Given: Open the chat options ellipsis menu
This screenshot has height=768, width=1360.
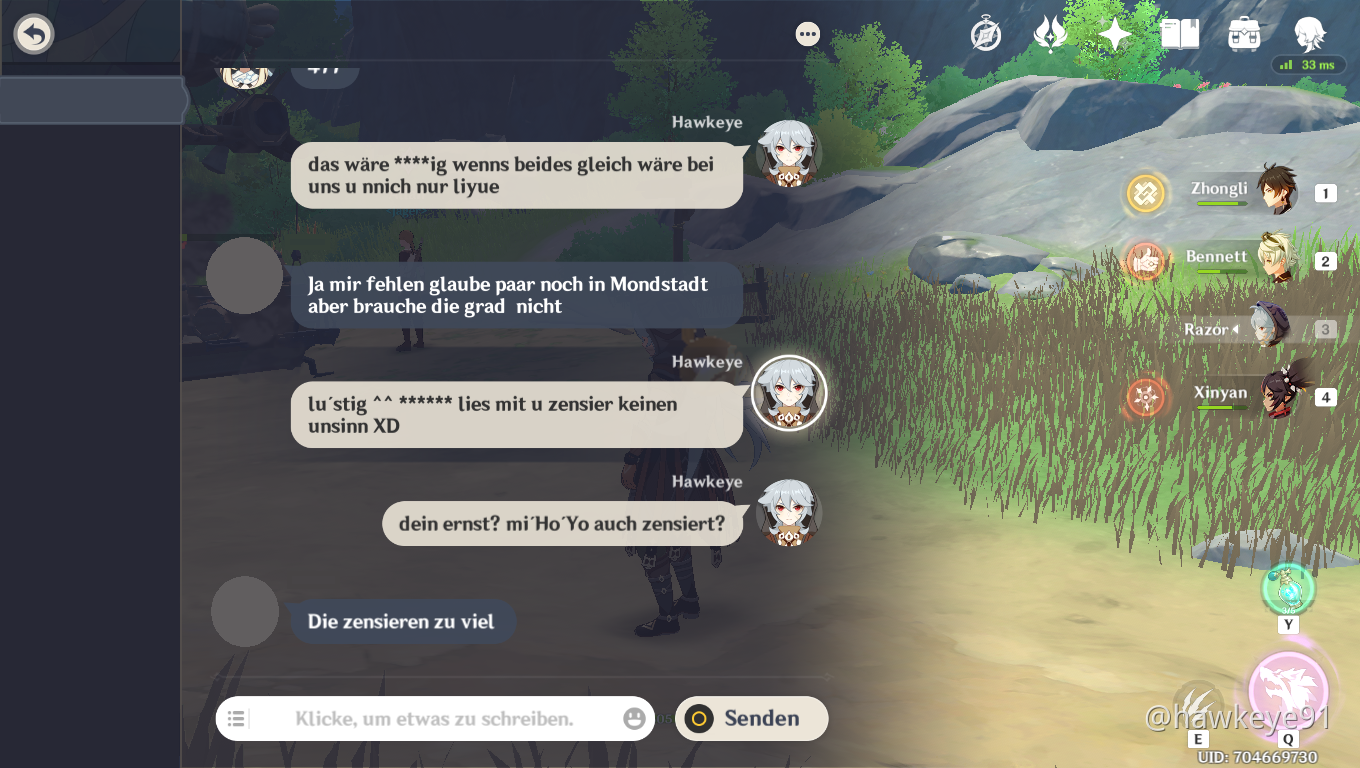Looking at the screenshot, I should (x=808, y=33).
